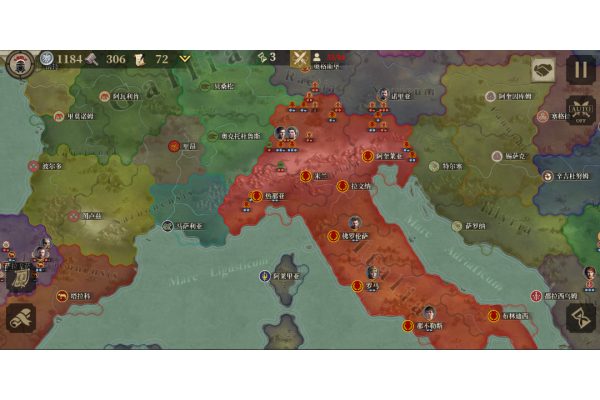This screenshot has height=400, width=600.
Task: Expand the resource bar dropdown arrow
Action: 185,59
